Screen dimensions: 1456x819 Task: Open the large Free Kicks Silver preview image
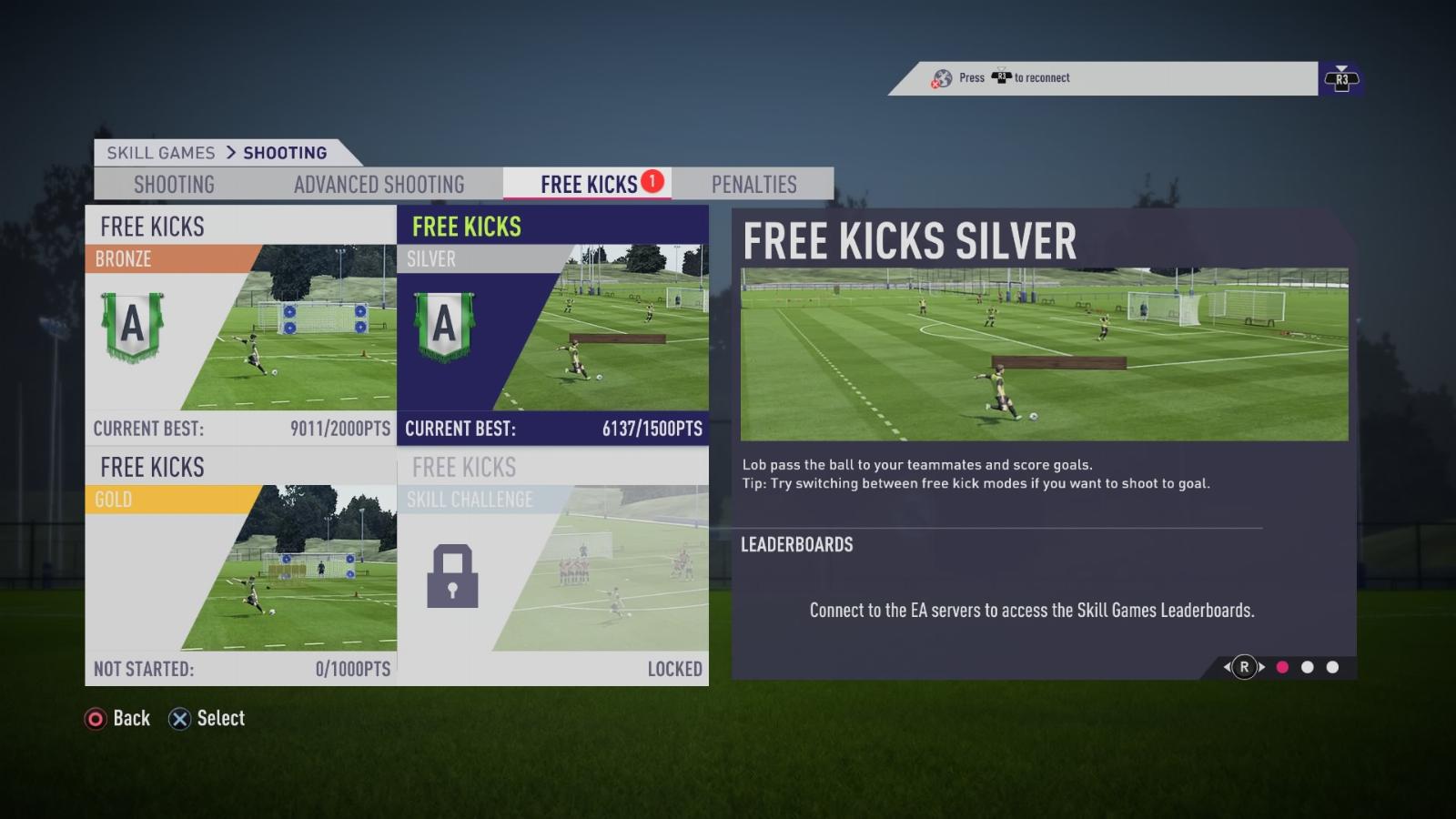tap(1044, 354)
